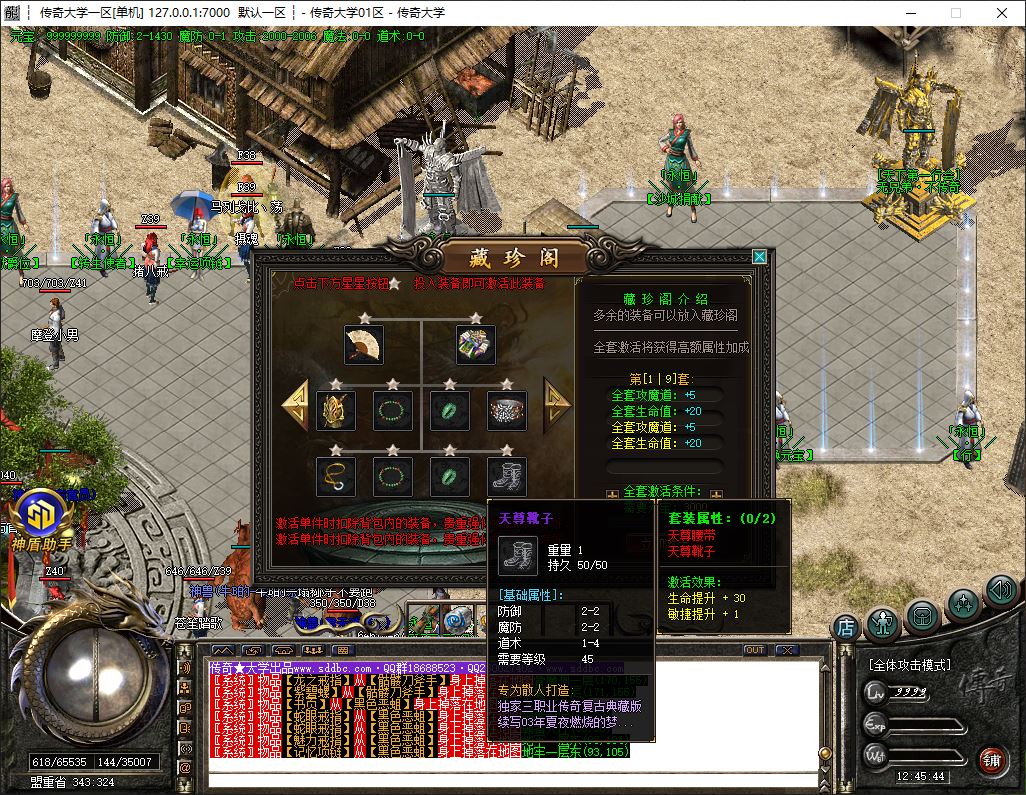Close the game window
This screenshot has width=1026, height=795.
tap(1001, 13)
